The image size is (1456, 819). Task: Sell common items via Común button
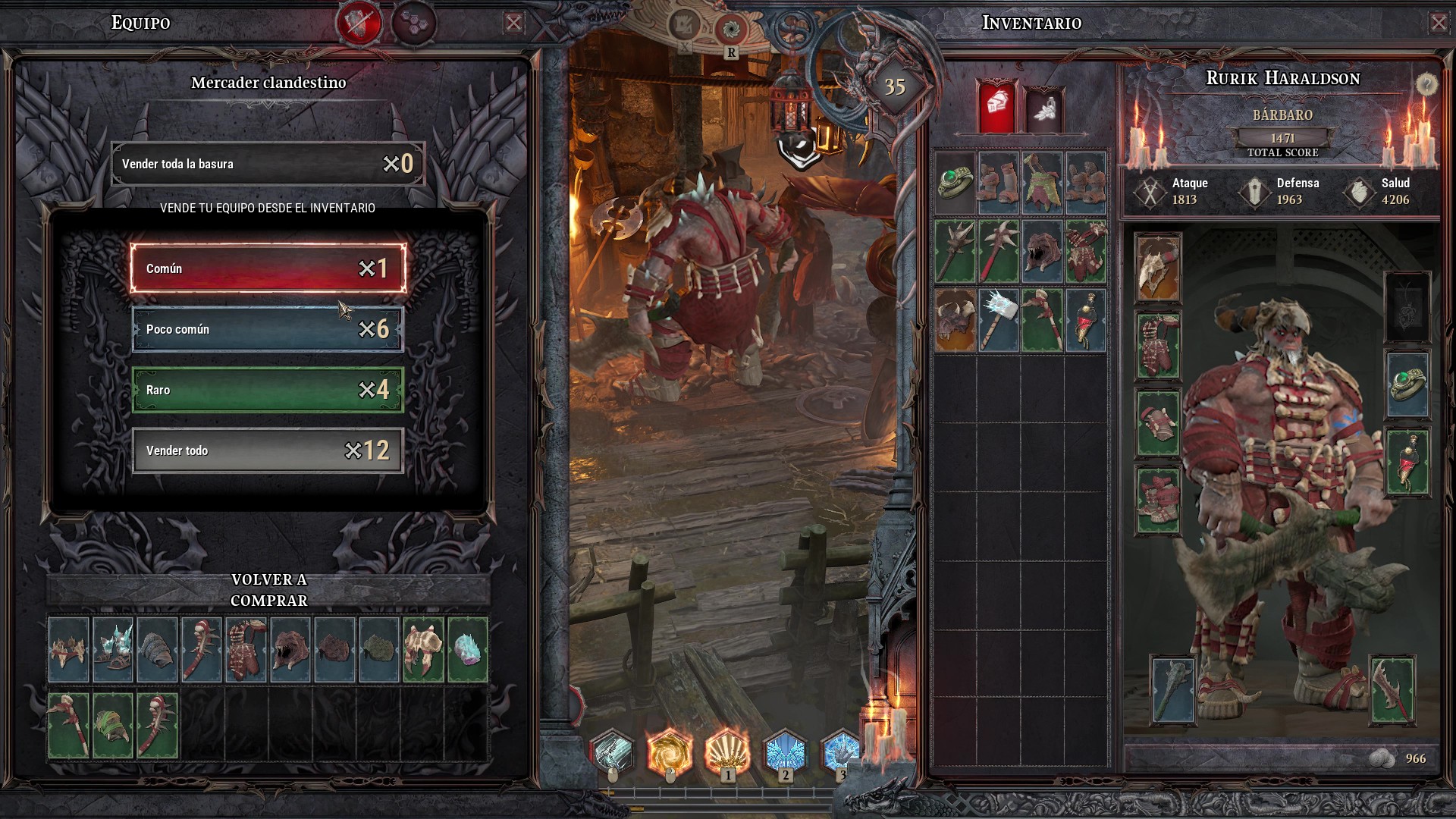pos(268,268)
